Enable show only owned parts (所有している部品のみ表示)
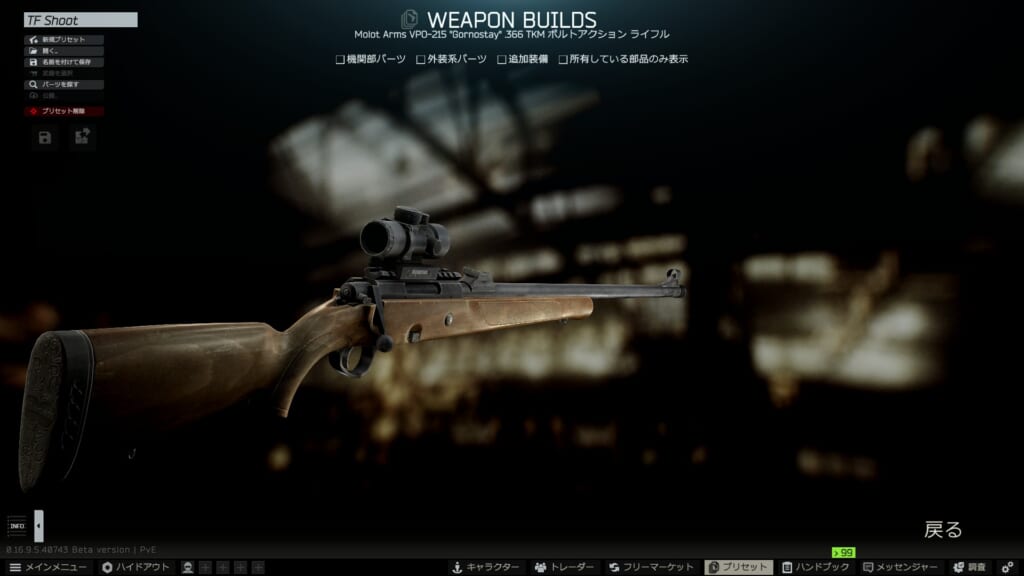1024x576 pixels. pos(563,60)
